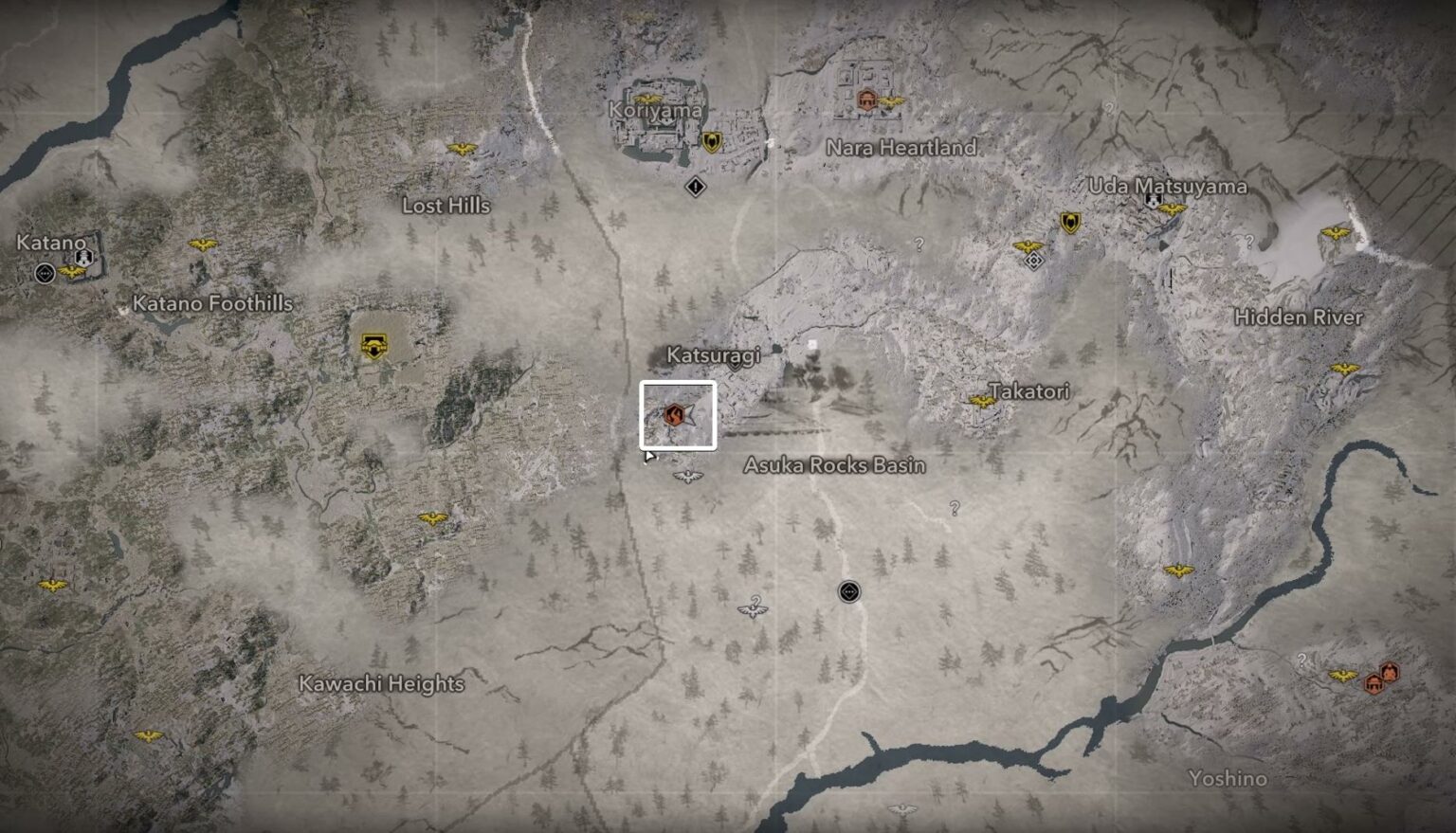Click the viewpoint eagle near Takatori
Viewport: 1456px width, 833px height.
[x=983, y=402]
